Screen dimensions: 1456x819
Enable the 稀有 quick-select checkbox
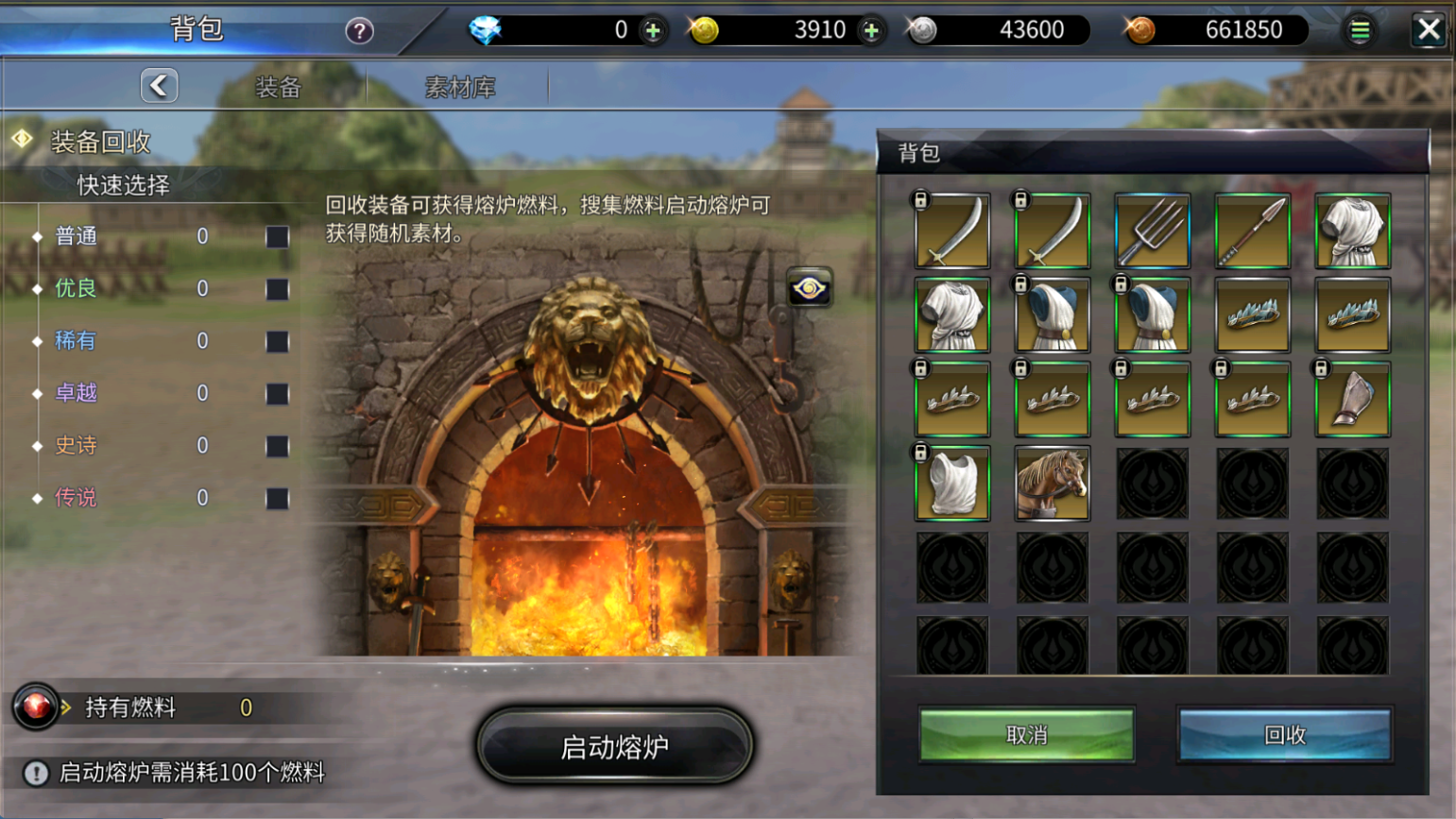[277, 341]
